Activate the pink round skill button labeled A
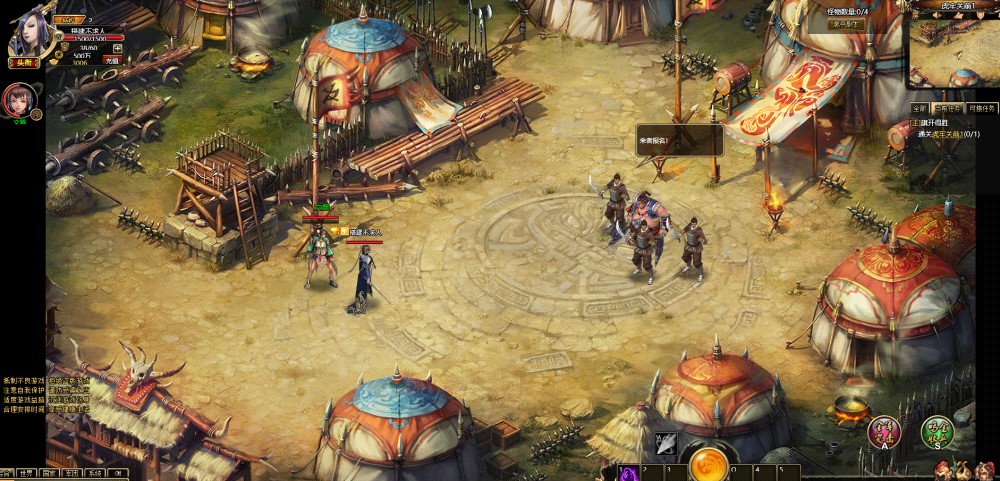This screenshot has width=1000, height=481. (884, 431)
